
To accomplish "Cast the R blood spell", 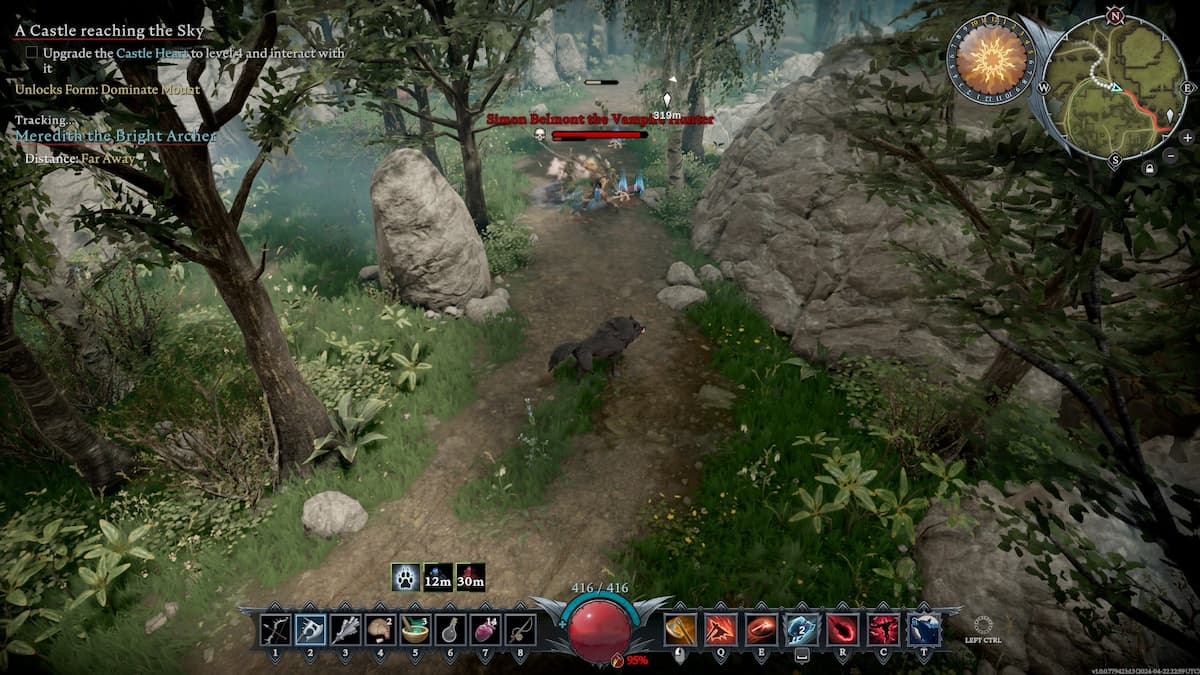I will pos(843,629).
